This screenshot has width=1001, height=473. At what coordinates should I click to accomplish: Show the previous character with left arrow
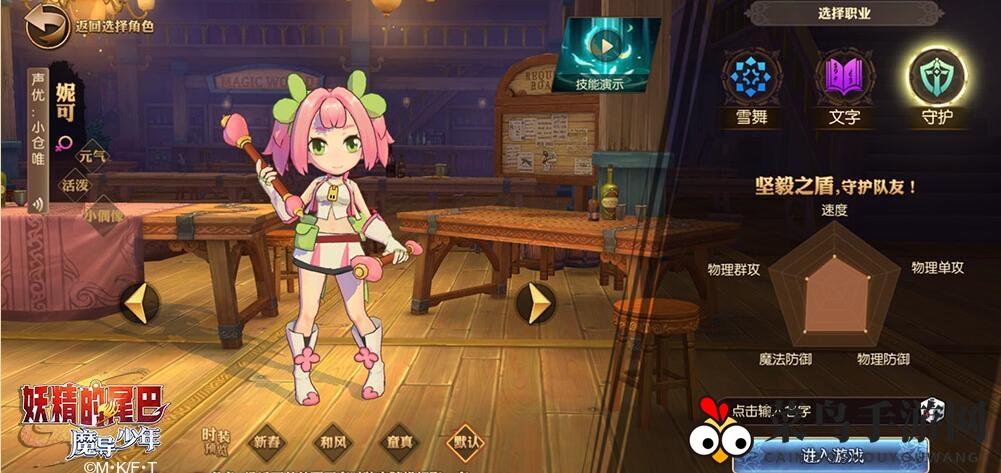[139, 302]
